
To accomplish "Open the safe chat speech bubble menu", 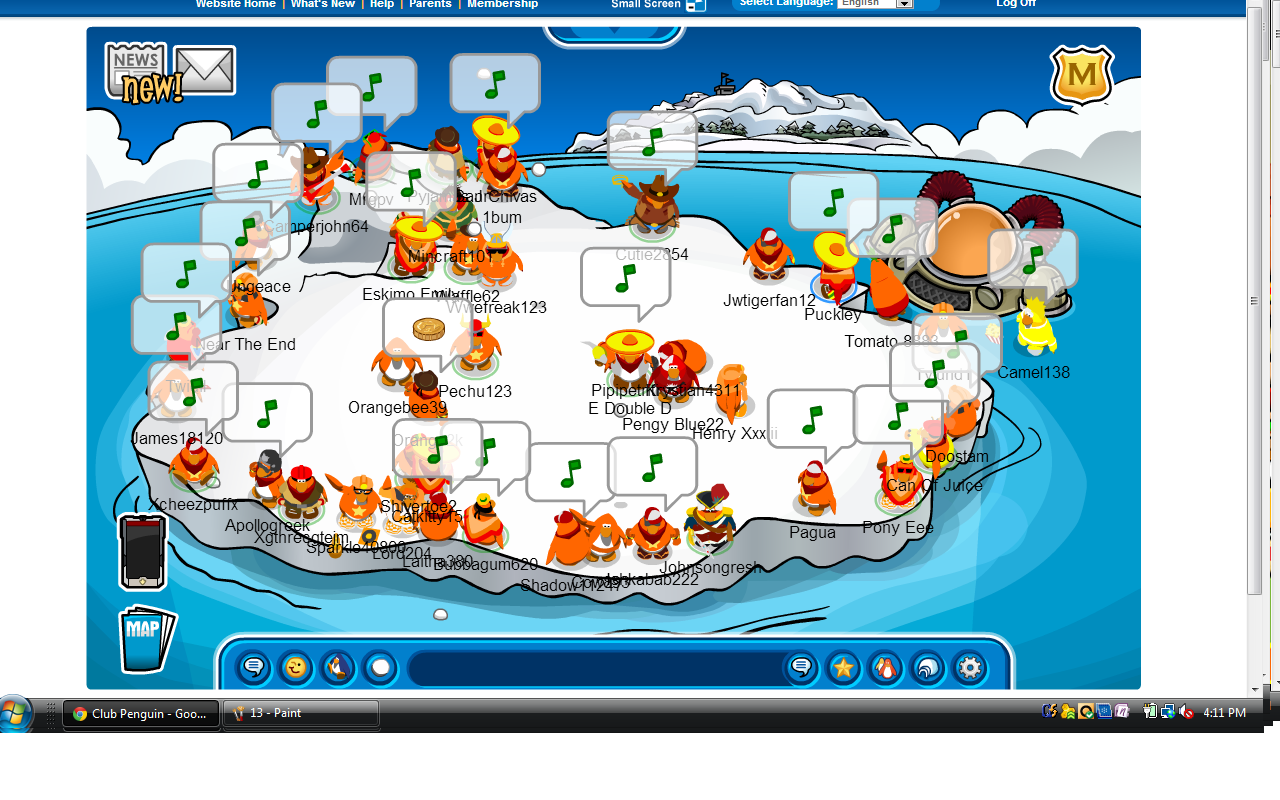I will pyautogui.click(x=254, y=667).
